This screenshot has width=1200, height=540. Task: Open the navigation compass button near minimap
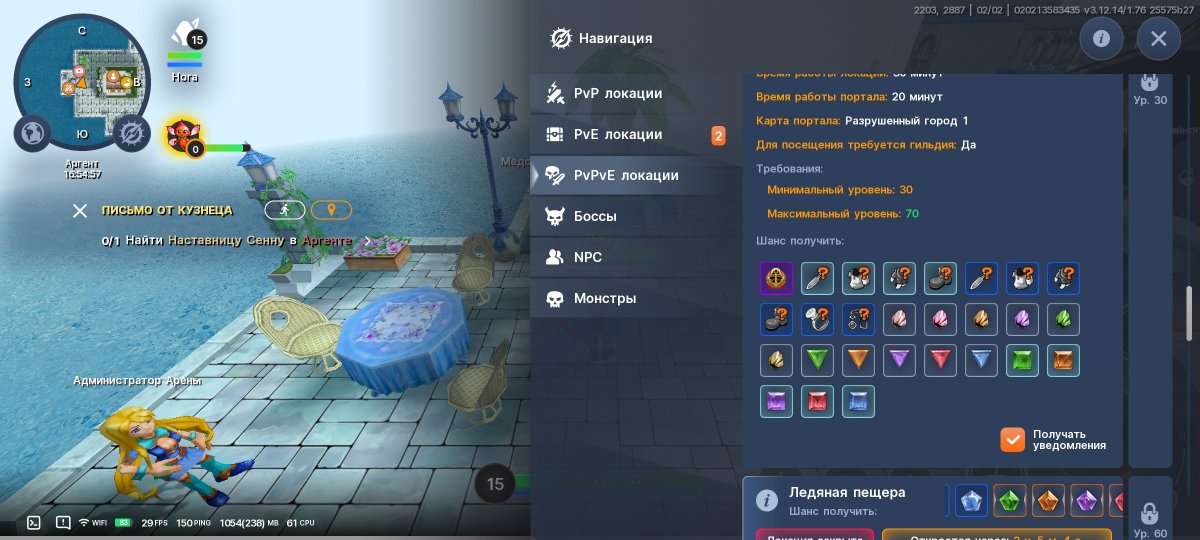130,133
